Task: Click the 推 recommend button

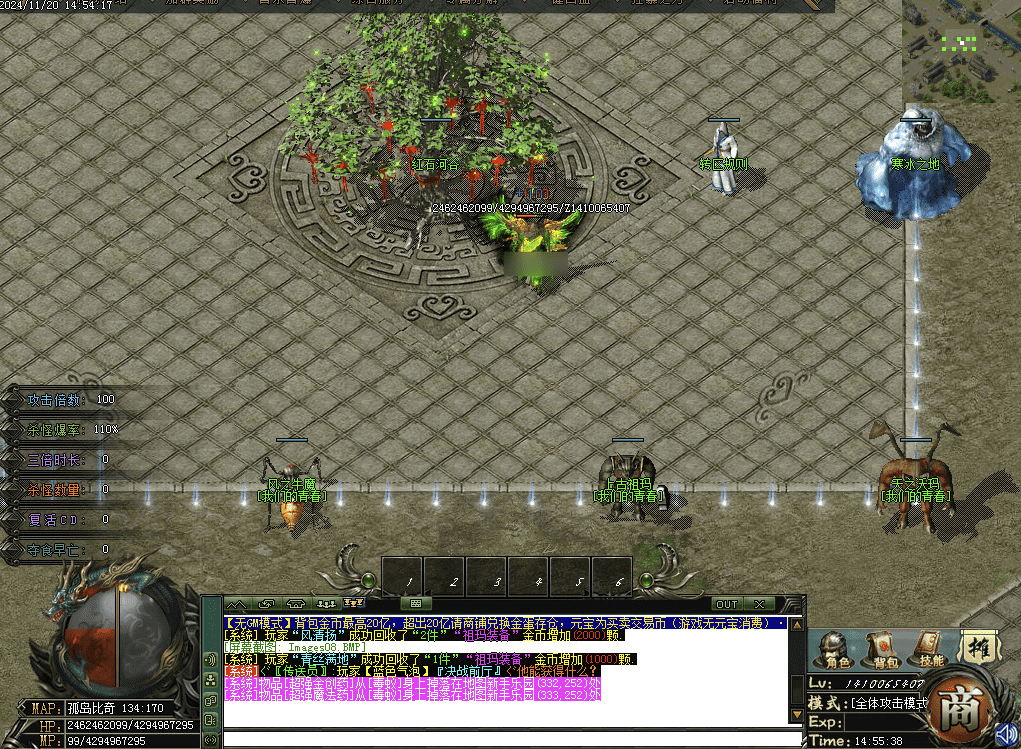Action: [x=981, y=649]
